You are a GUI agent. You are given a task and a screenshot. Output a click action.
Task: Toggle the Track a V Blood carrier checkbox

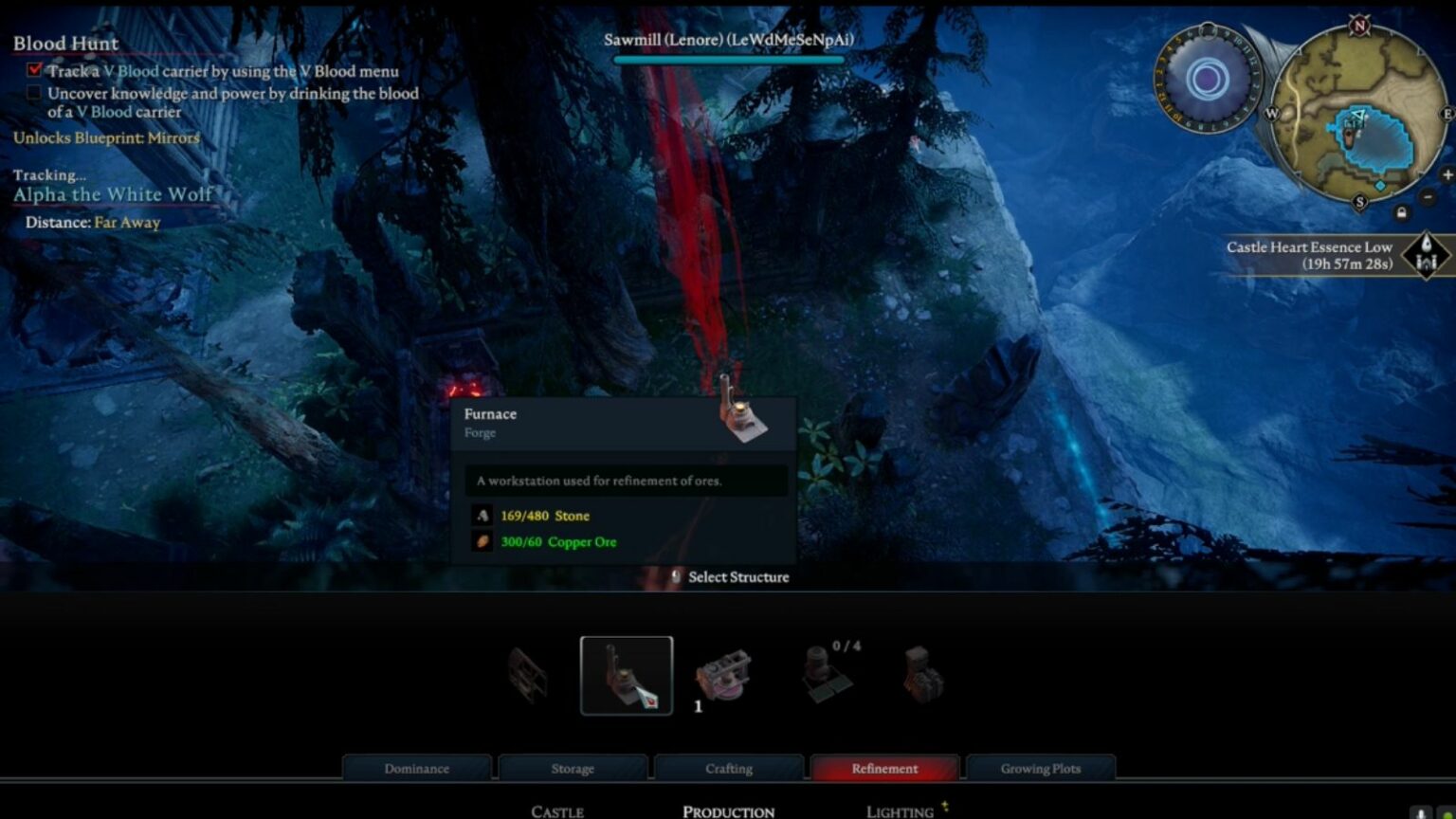pyautogui.click(x=35, y=70)
